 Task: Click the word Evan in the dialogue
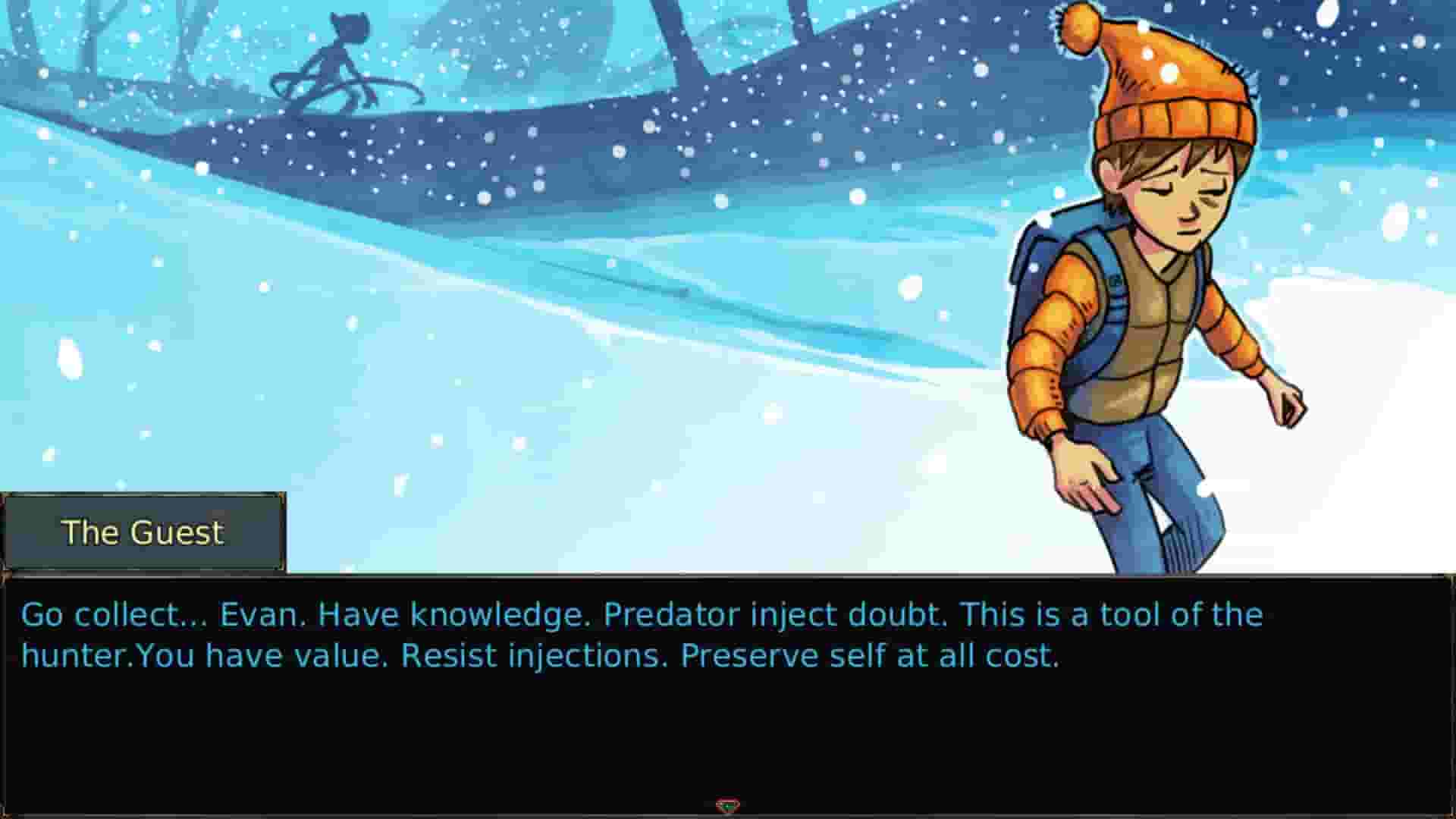(259, 614)
